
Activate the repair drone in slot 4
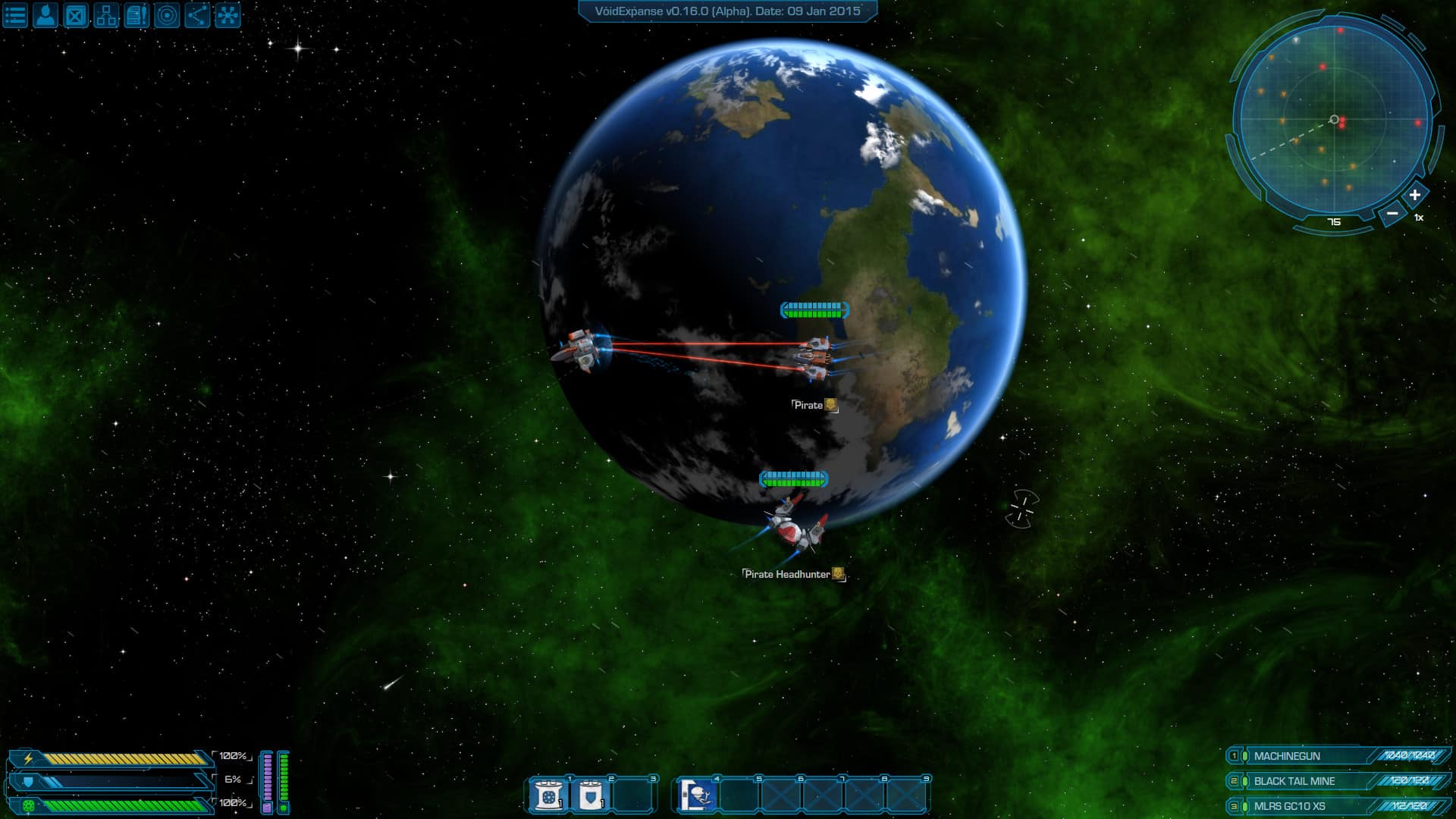[x=697, y=795]
